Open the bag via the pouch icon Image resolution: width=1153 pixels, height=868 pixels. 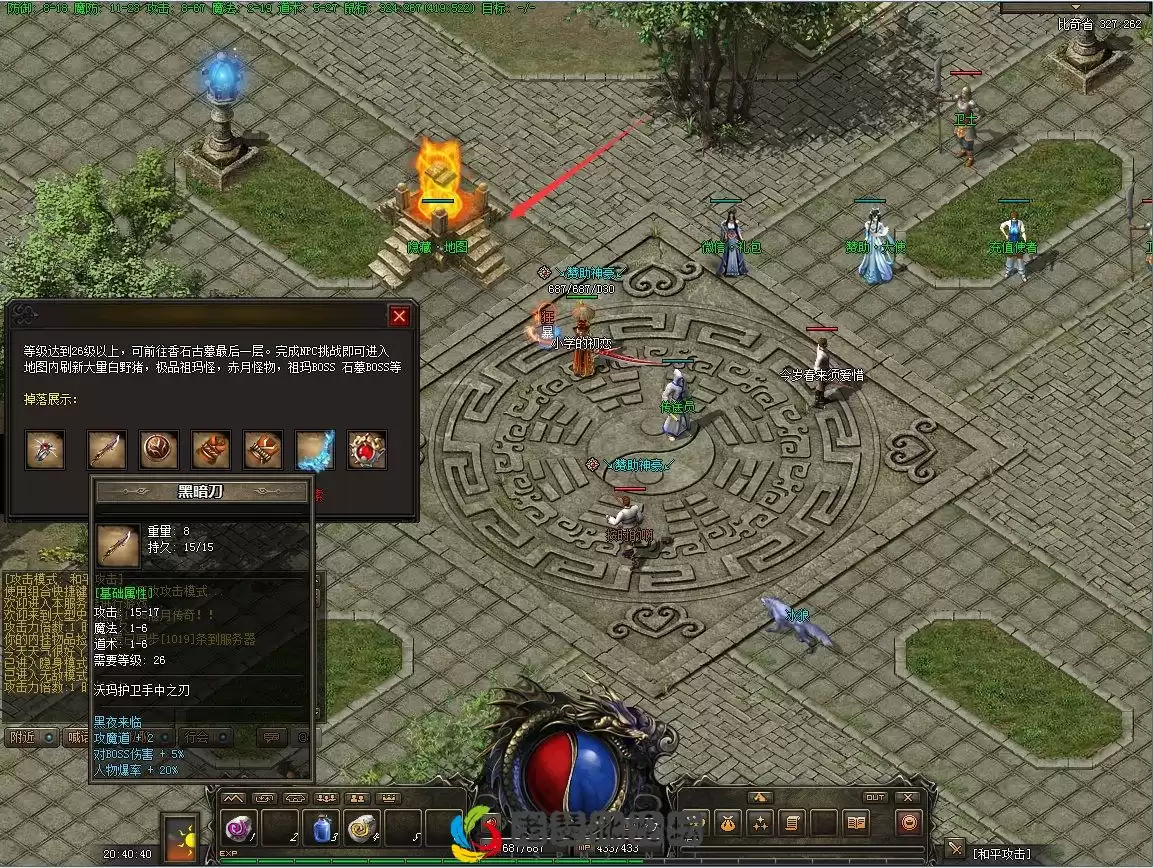727,823
